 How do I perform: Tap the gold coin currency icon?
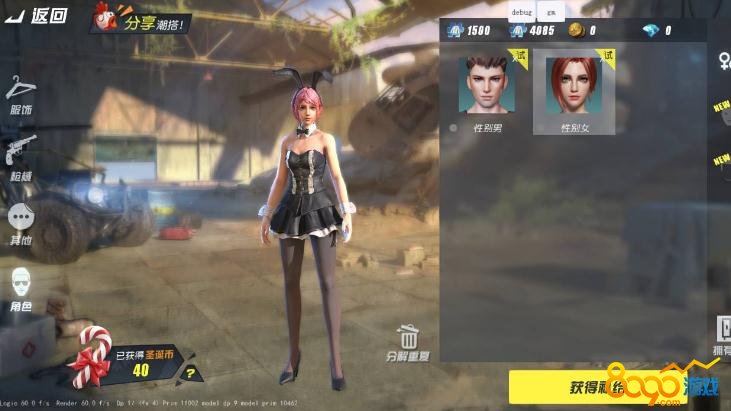point(575,31)
